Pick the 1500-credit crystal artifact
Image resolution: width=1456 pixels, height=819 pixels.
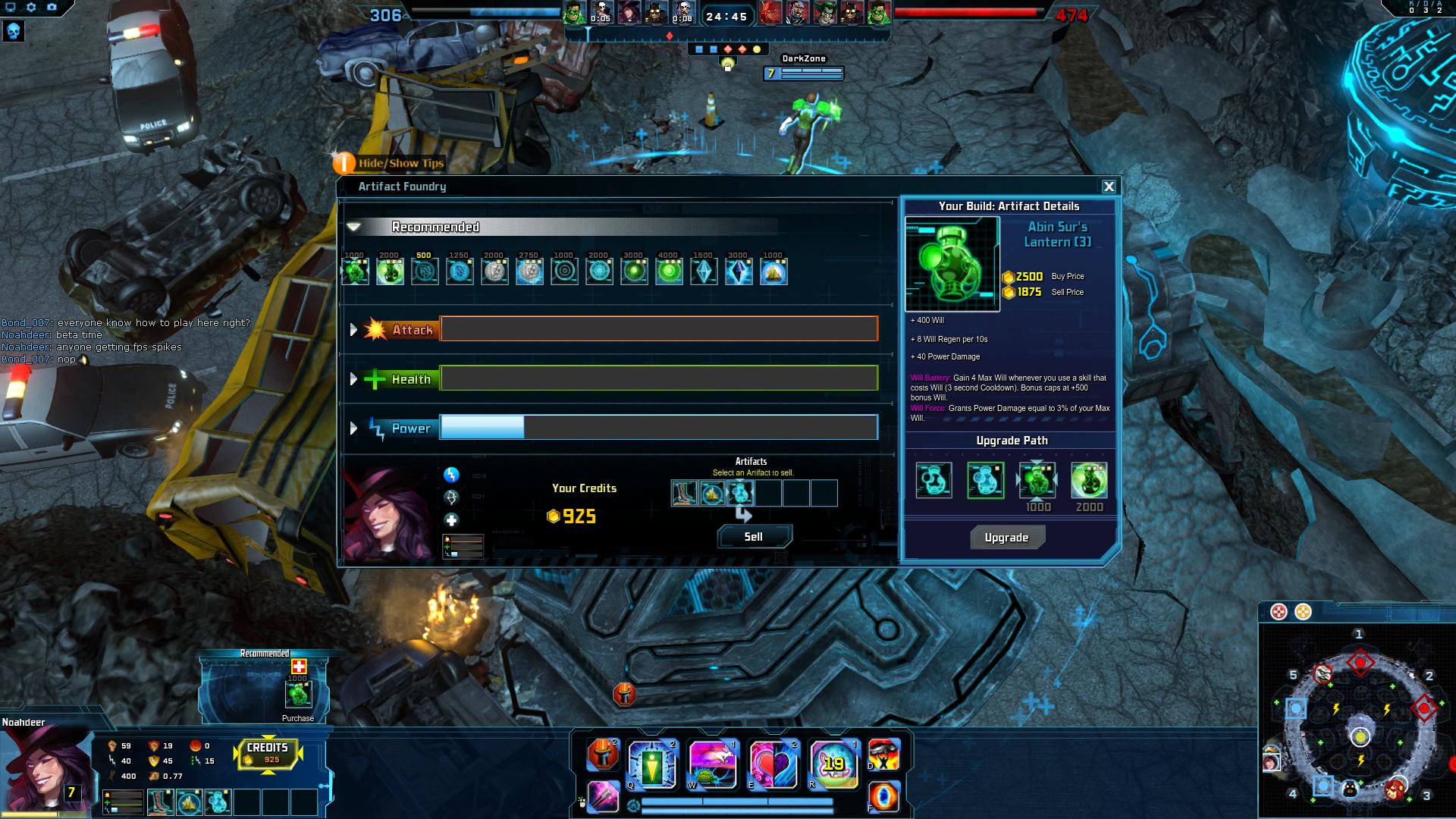click(x=704, y=271)
